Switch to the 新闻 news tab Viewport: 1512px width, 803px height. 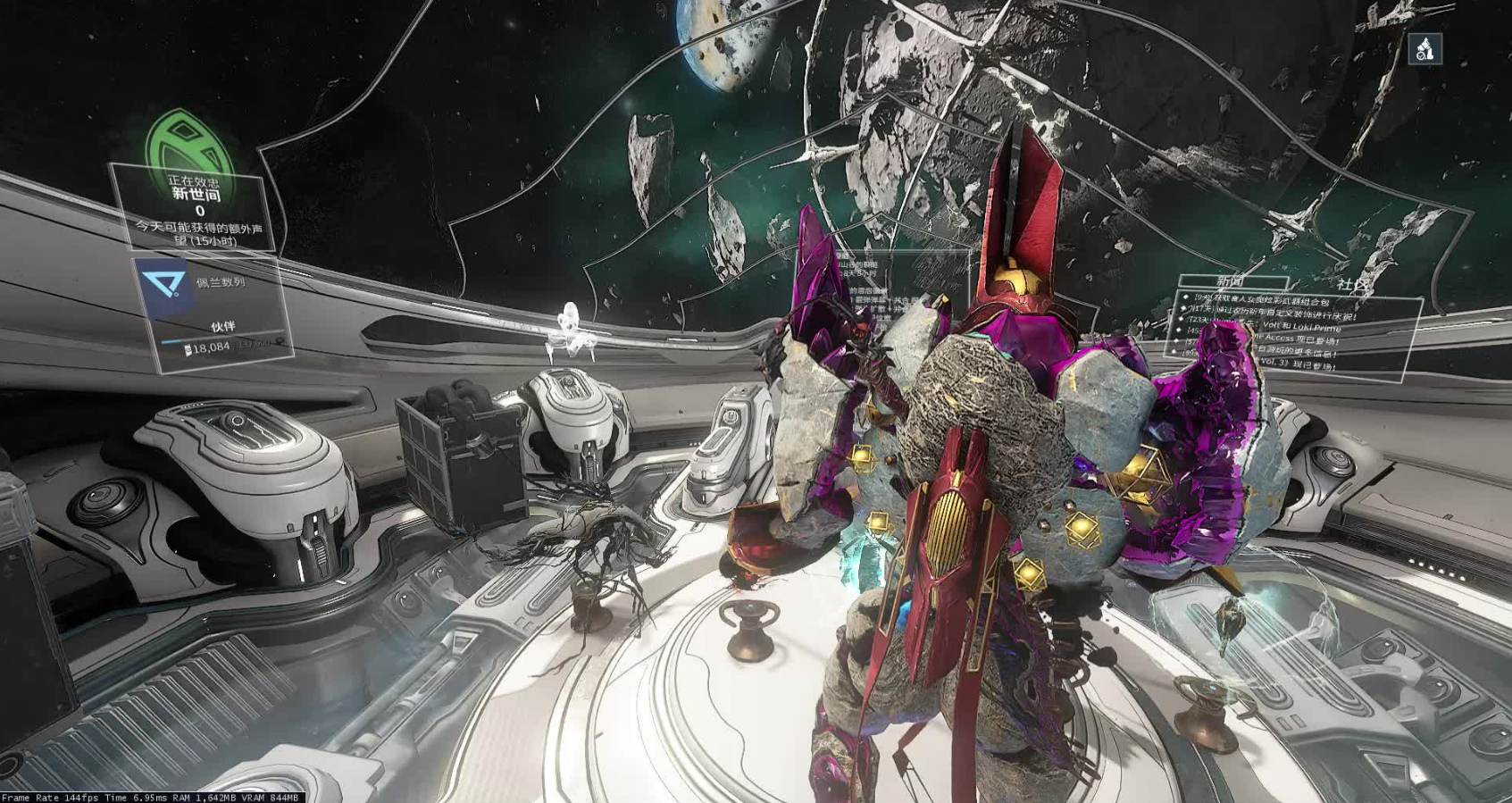pos(1229,282)
